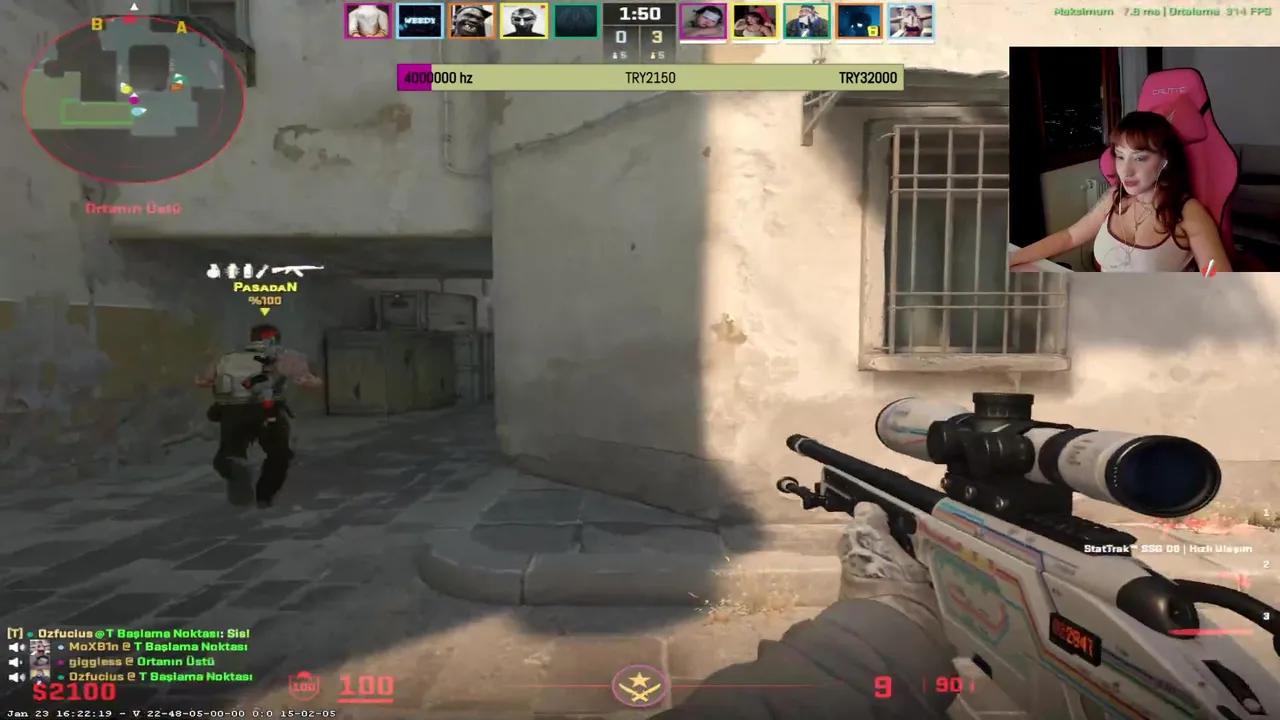Click the bomb round icon at bottom center HUD
Viewport: 1280px width, 720px height.
pos(640,686)
